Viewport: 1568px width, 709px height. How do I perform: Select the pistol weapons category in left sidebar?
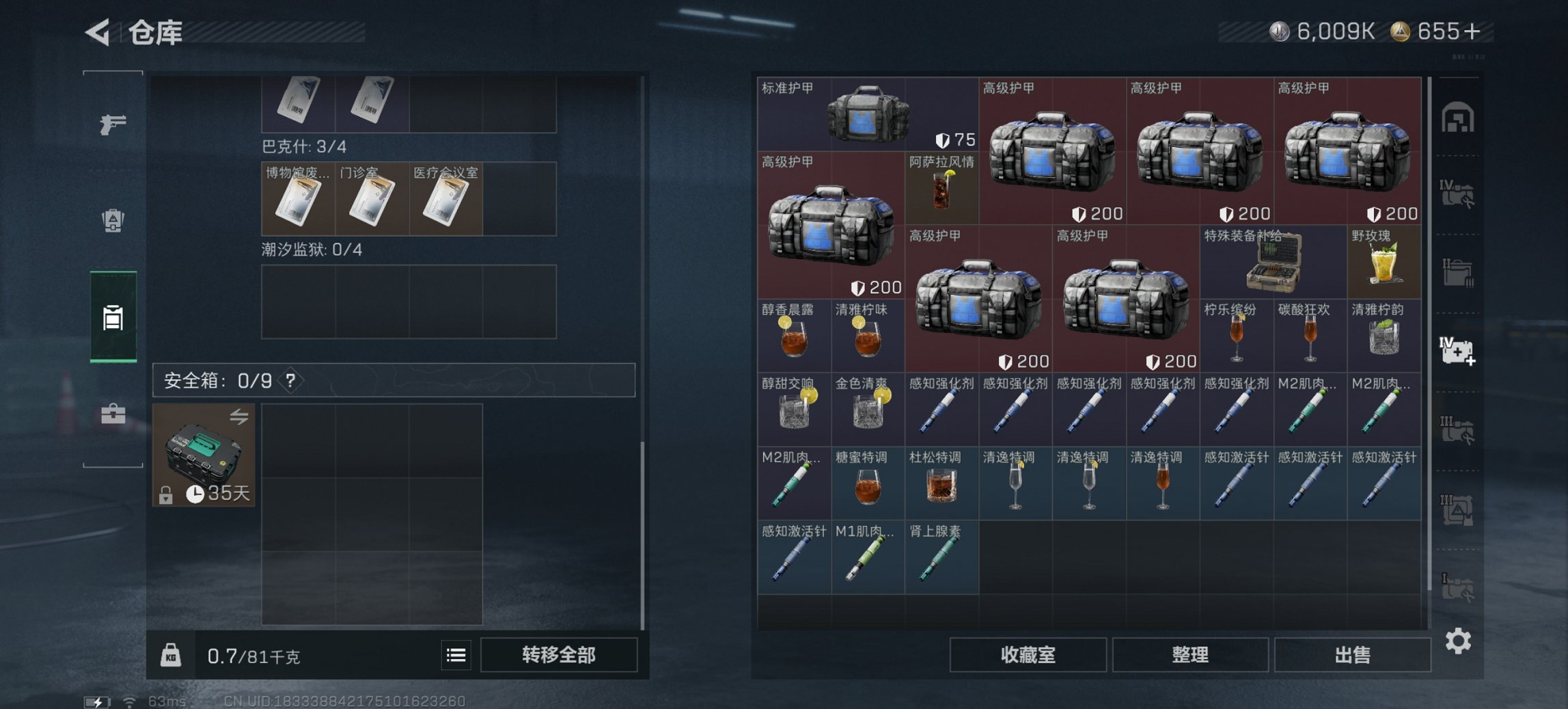coord(113,123)
